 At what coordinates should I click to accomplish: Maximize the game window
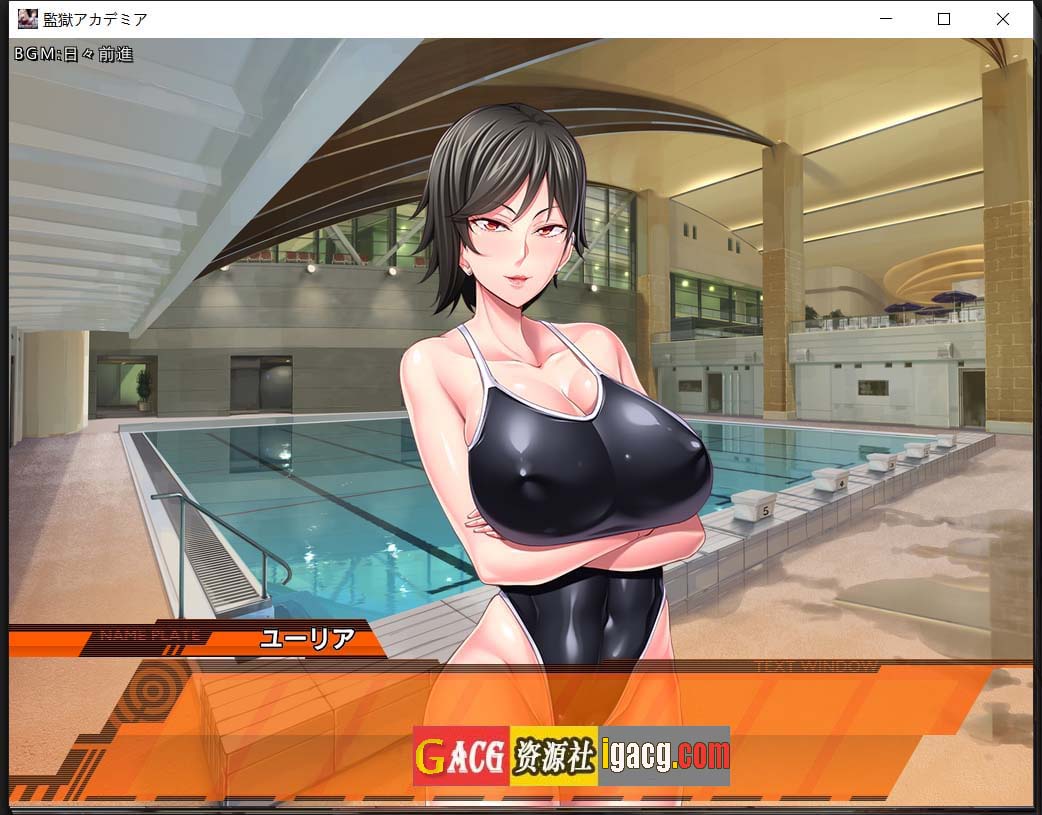[x=943, y=19]
